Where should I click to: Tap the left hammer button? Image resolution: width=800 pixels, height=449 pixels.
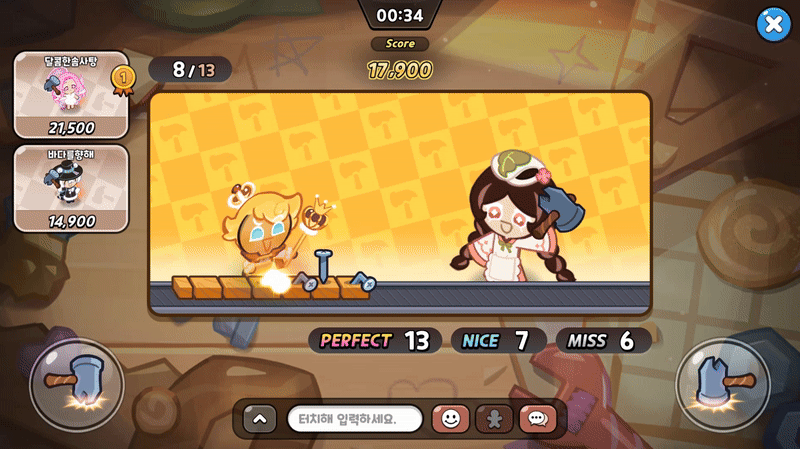tap(77, 385)
